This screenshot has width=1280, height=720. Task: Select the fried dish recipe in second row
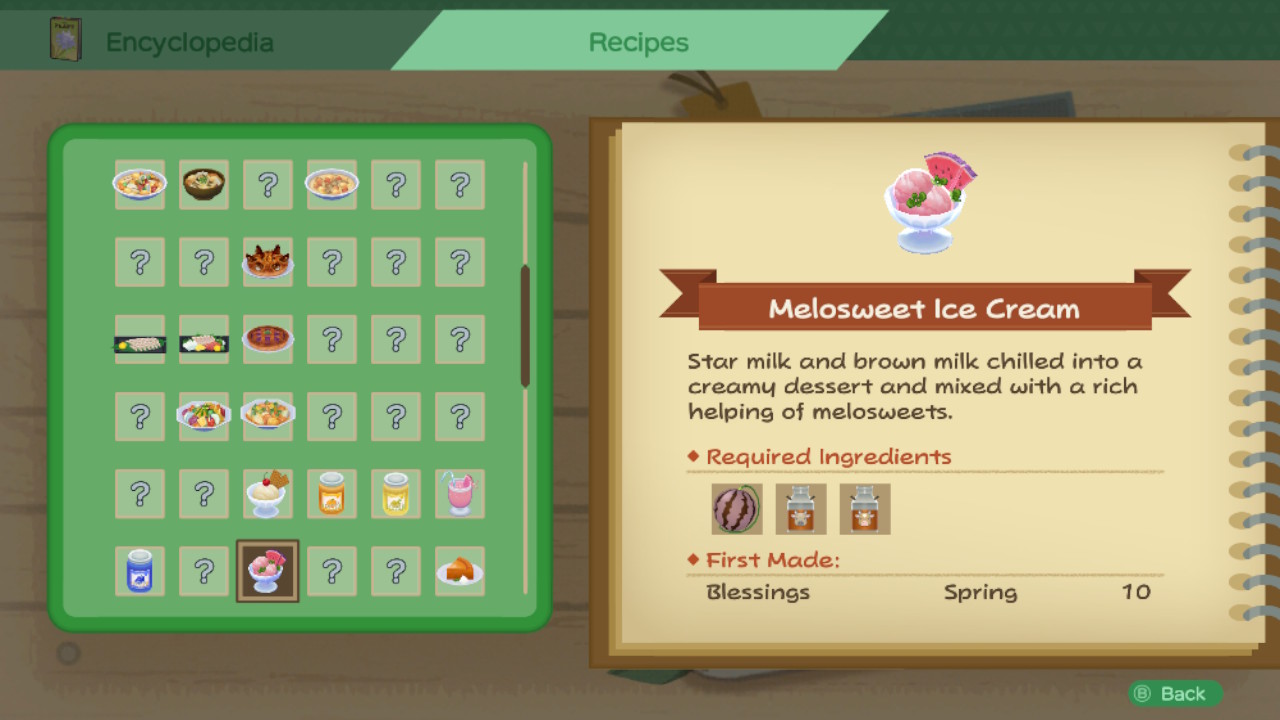click(x=268, y=261)
